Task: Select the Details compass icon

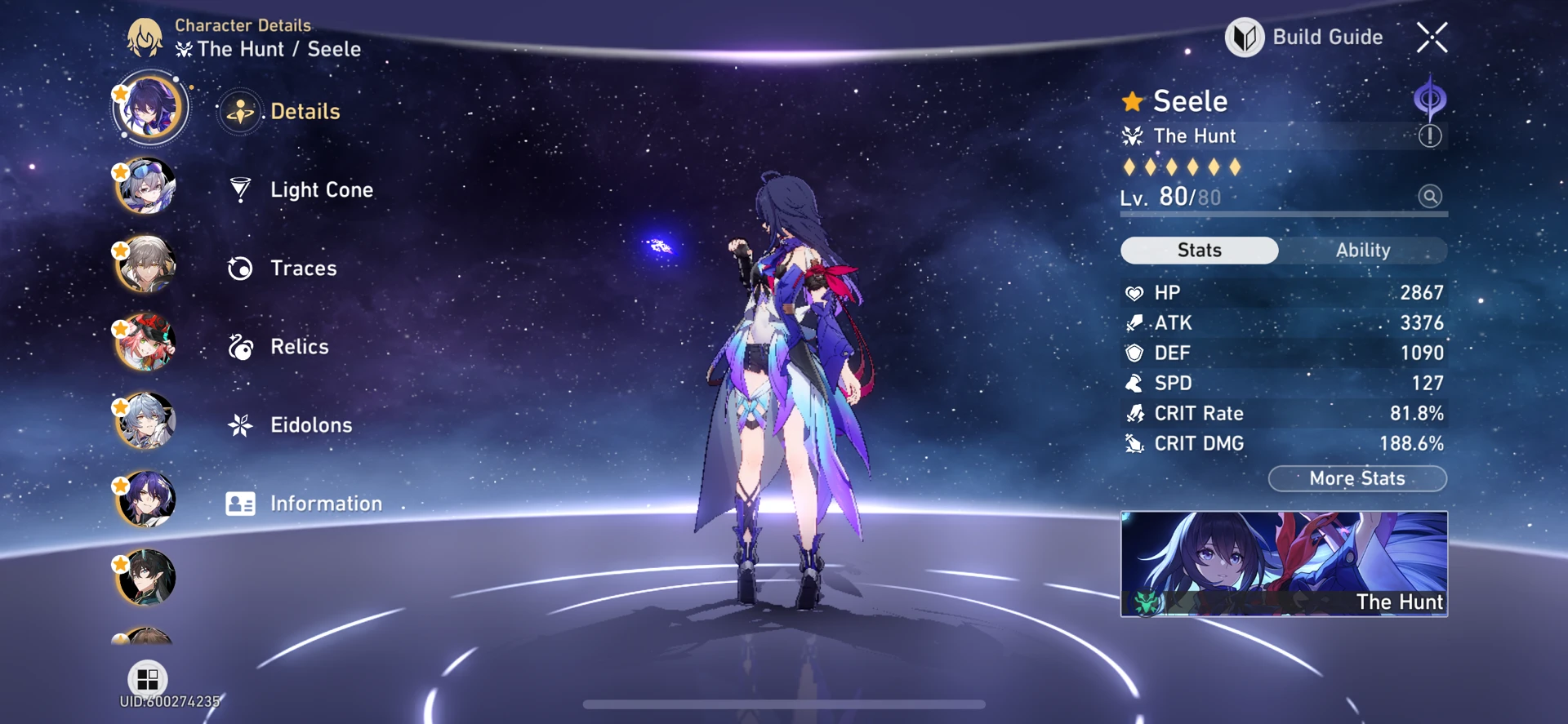Action: pos(239,111)
